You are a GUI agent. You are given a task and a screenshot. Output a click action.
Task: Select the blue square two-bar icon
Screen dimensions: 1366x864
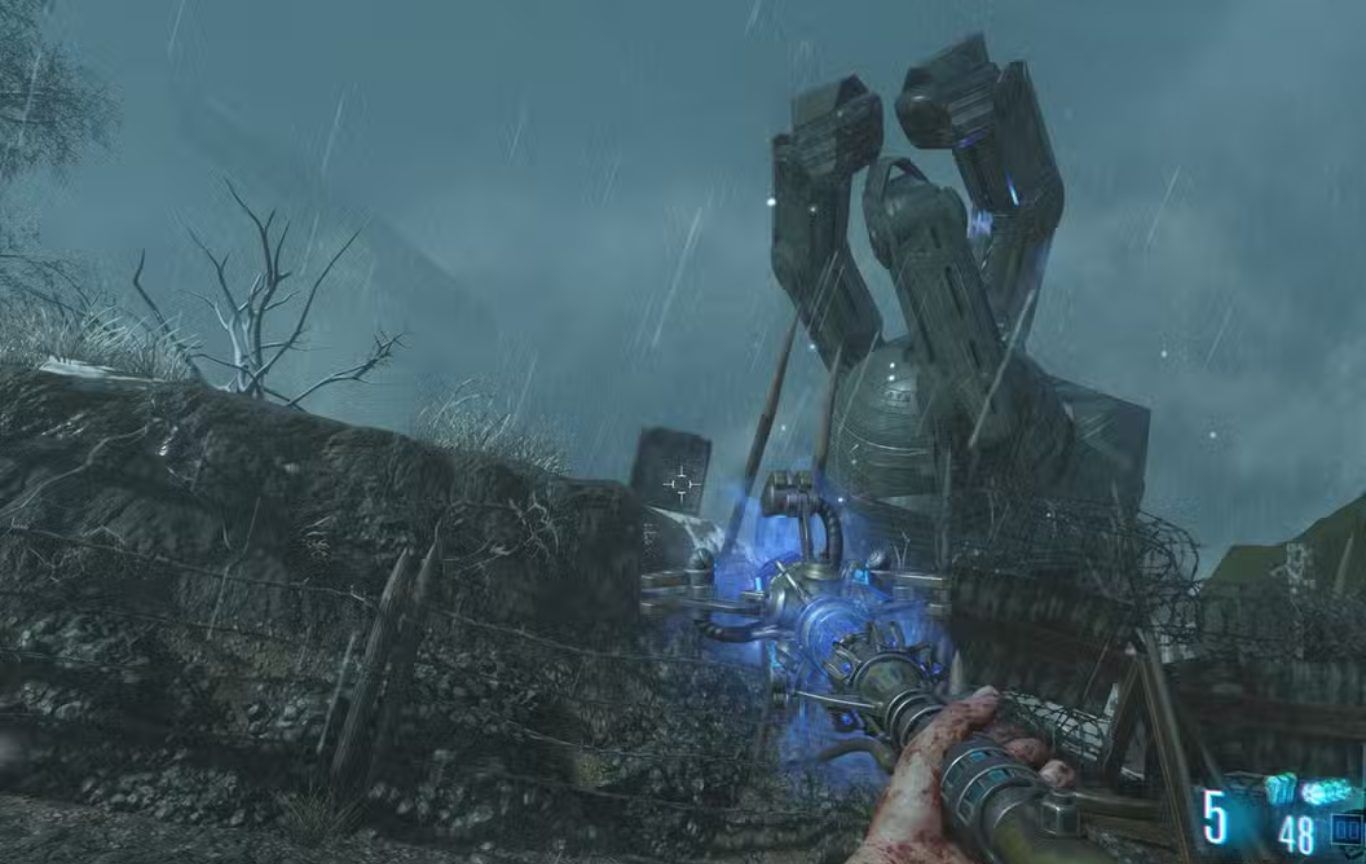click(1346, 828)
